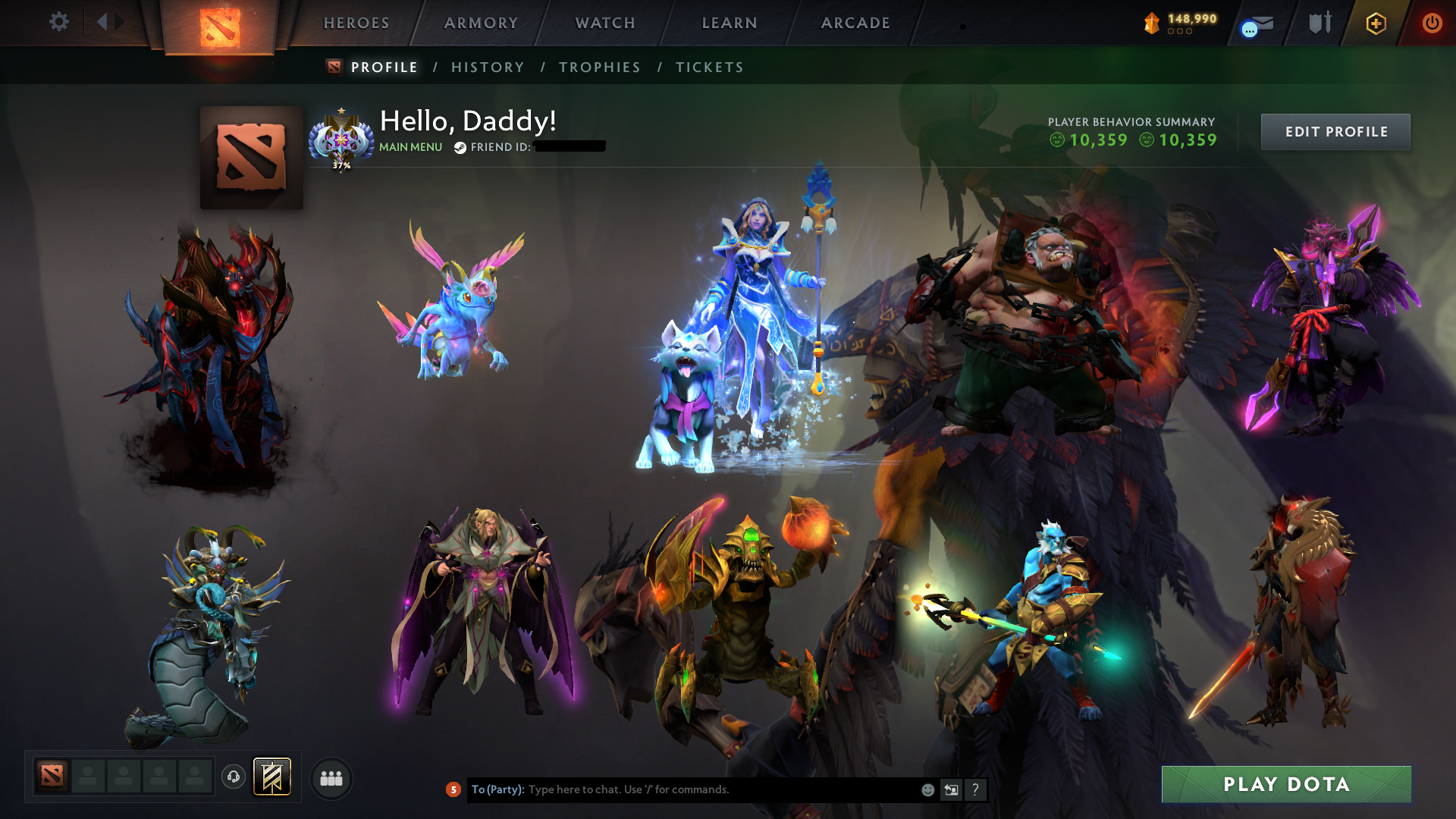Viewport: 1456px width, 819px height.
Task: Expand the chat channel selector showing 5
Action: tap(453, 789)
